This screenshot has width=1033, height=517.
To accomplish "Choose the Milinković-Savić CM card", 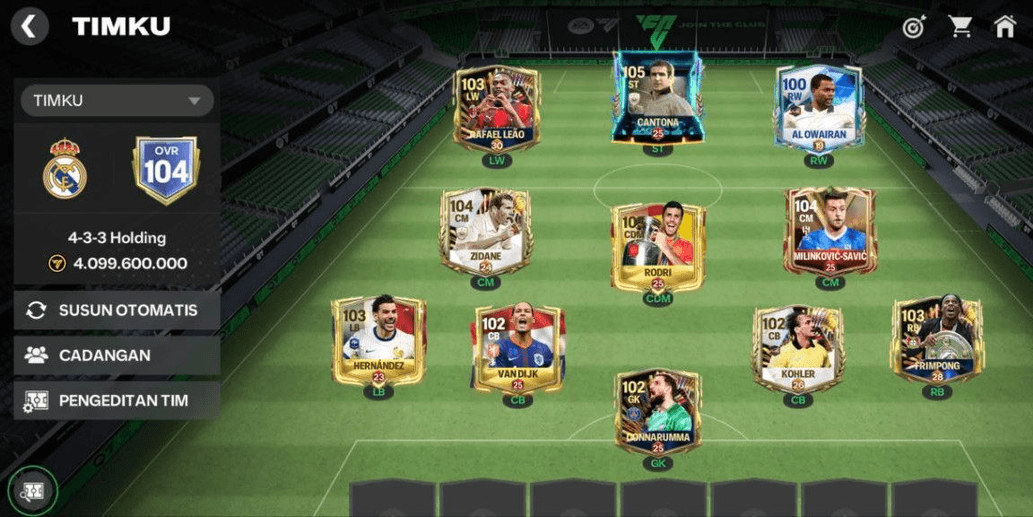I will tap(829, 231).
